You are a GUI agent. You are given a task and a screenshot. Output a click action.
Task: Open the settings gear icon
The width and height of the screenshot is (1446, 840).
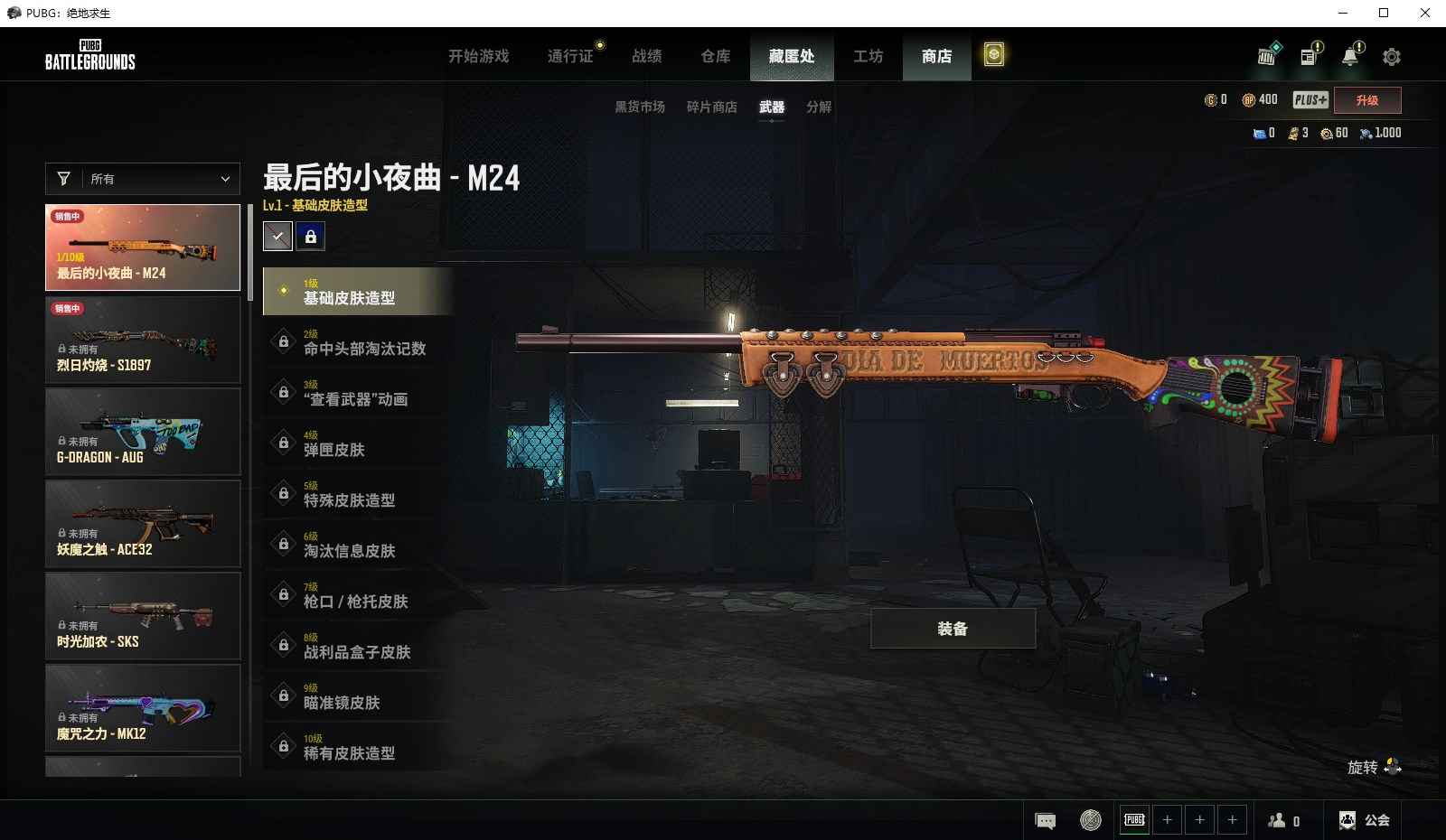click(1392, 57)
